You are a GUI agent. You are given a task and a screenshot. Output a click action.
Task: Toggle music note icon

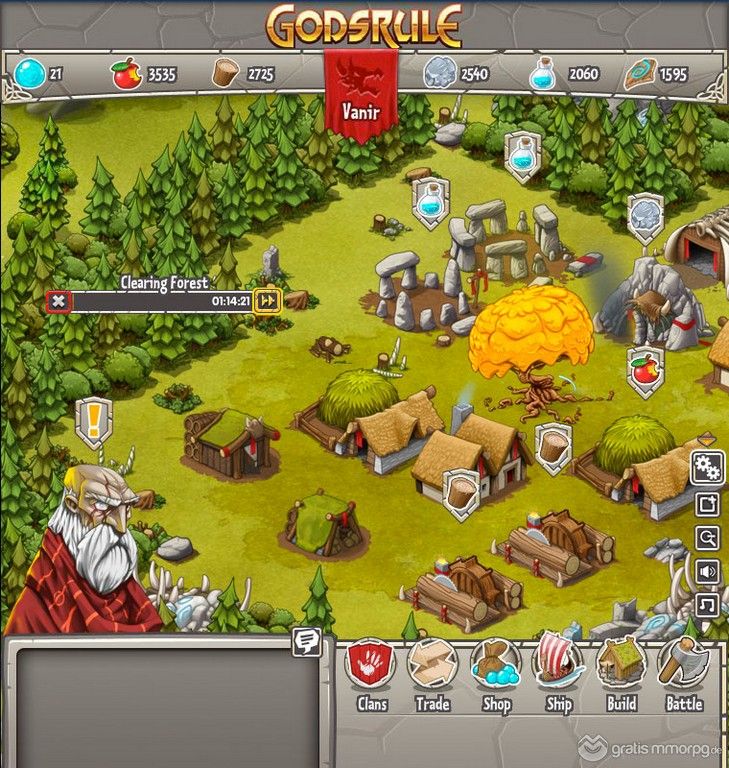tap(707, 605)
